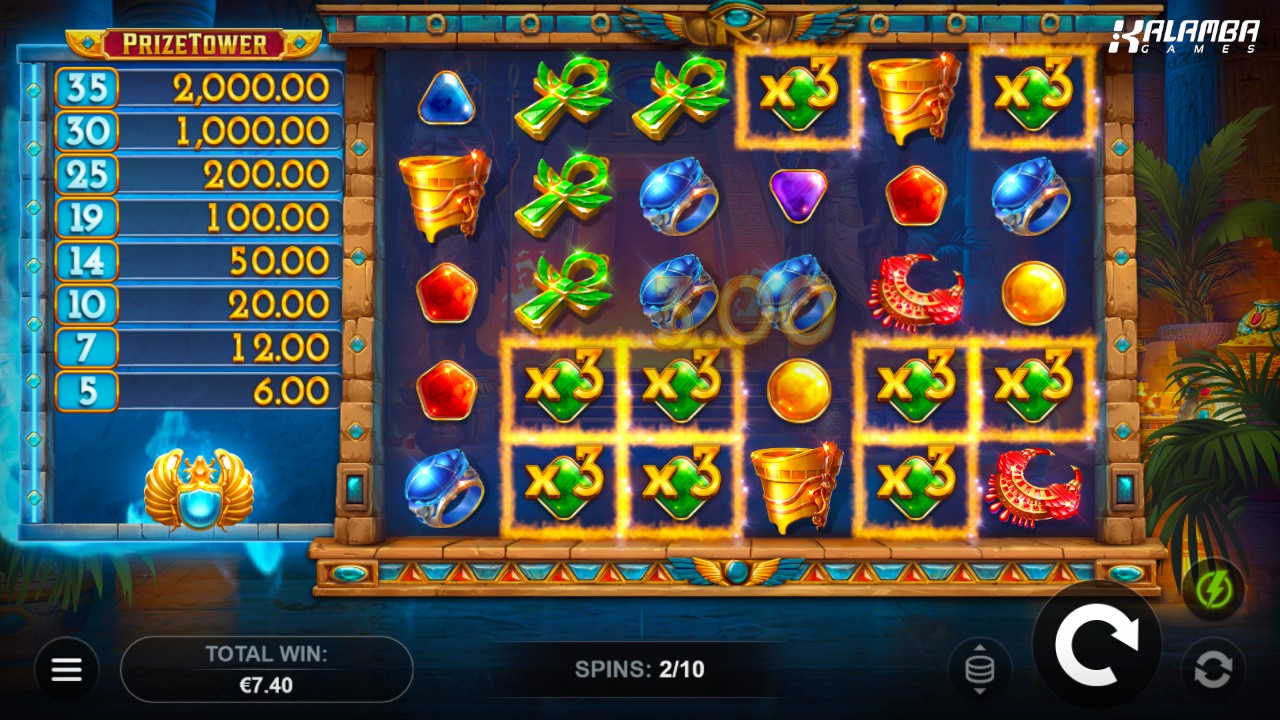Toggle the green lightning turbo mode
The height and width of the screenshot is (720, 1280).
coord(1213,590)
